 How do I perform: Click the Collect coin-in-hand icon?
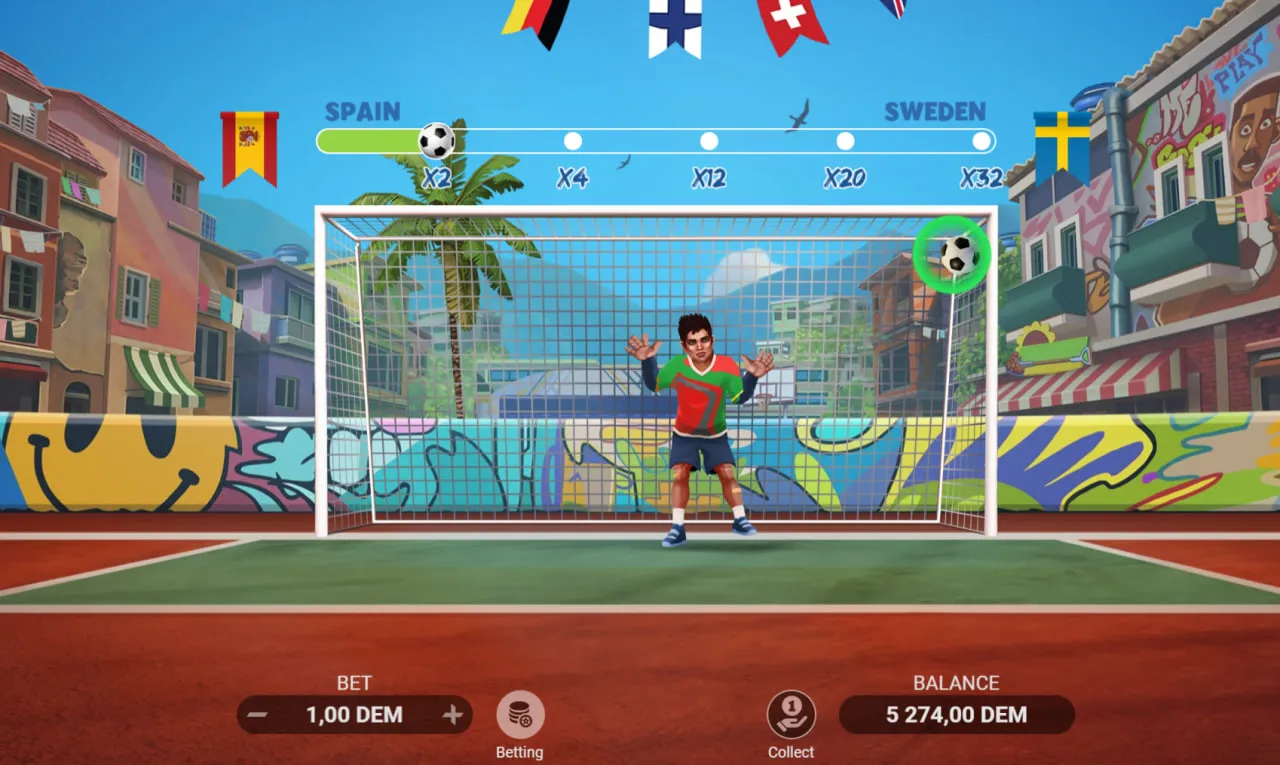pos(790,716)
